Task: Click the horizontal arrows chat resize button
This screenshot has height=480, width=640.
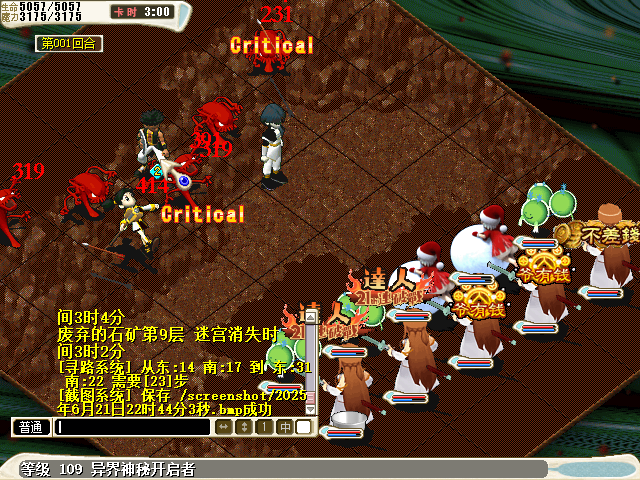Action: tap(224, 427)
